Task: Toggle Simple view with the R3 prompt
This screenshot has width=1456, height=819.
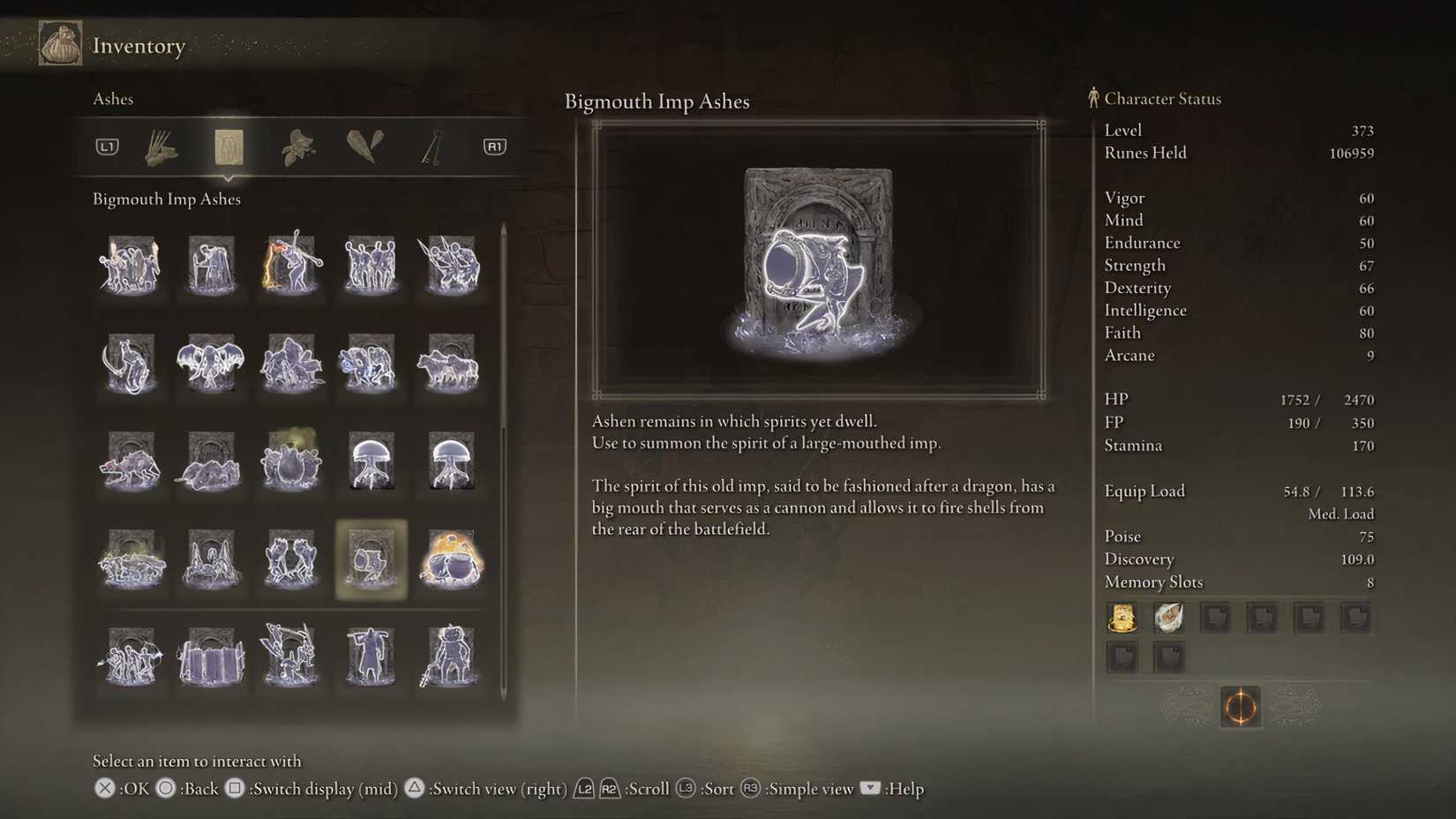Action: [x=751, y=789]
